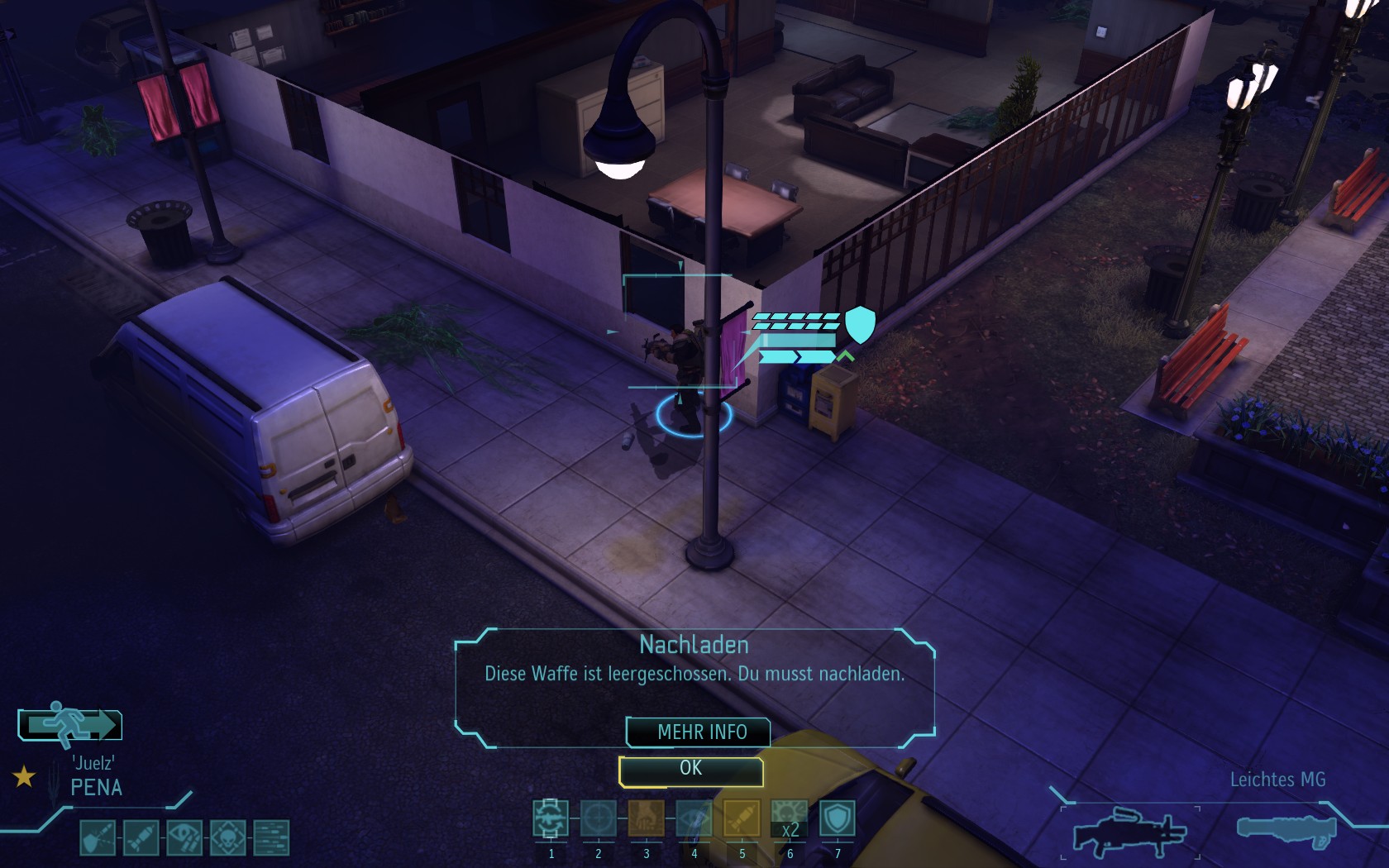This screenshot has width=1389, height=868.
Task: Select the crosshair fire weapon ability
Action: [598, 818]
